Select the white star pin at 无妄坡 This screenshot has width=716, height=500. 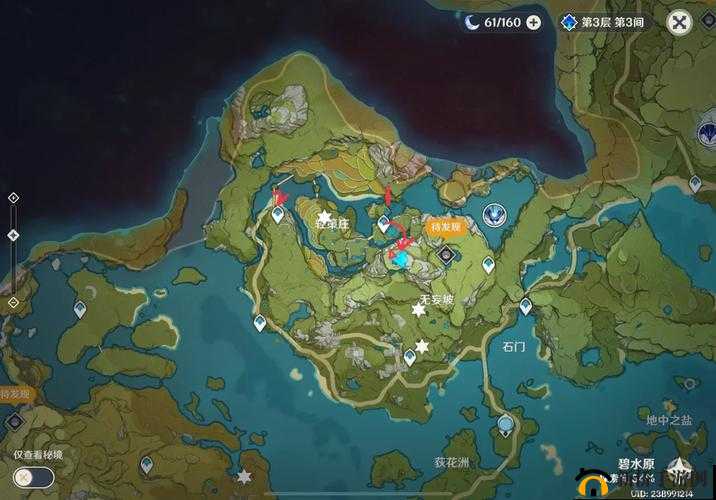click(x=419, y=310)
